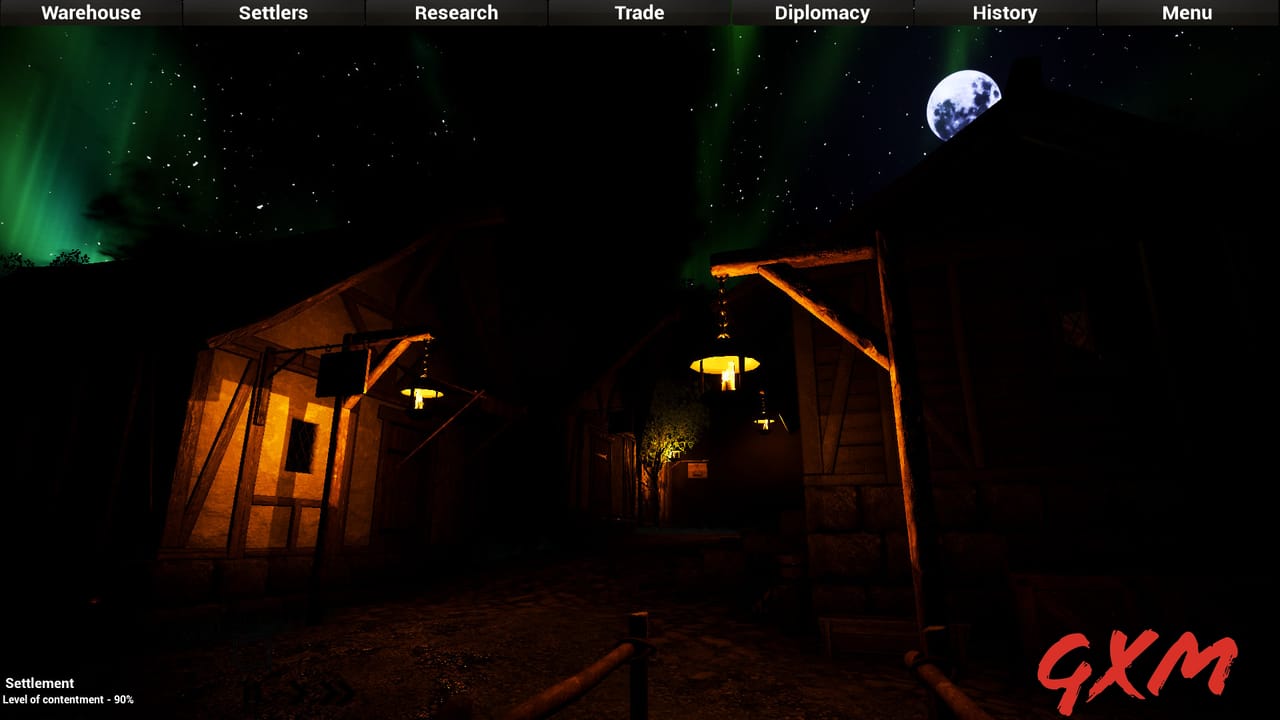
Task: Click the sign on the distant stone wall
Action: 697,470
